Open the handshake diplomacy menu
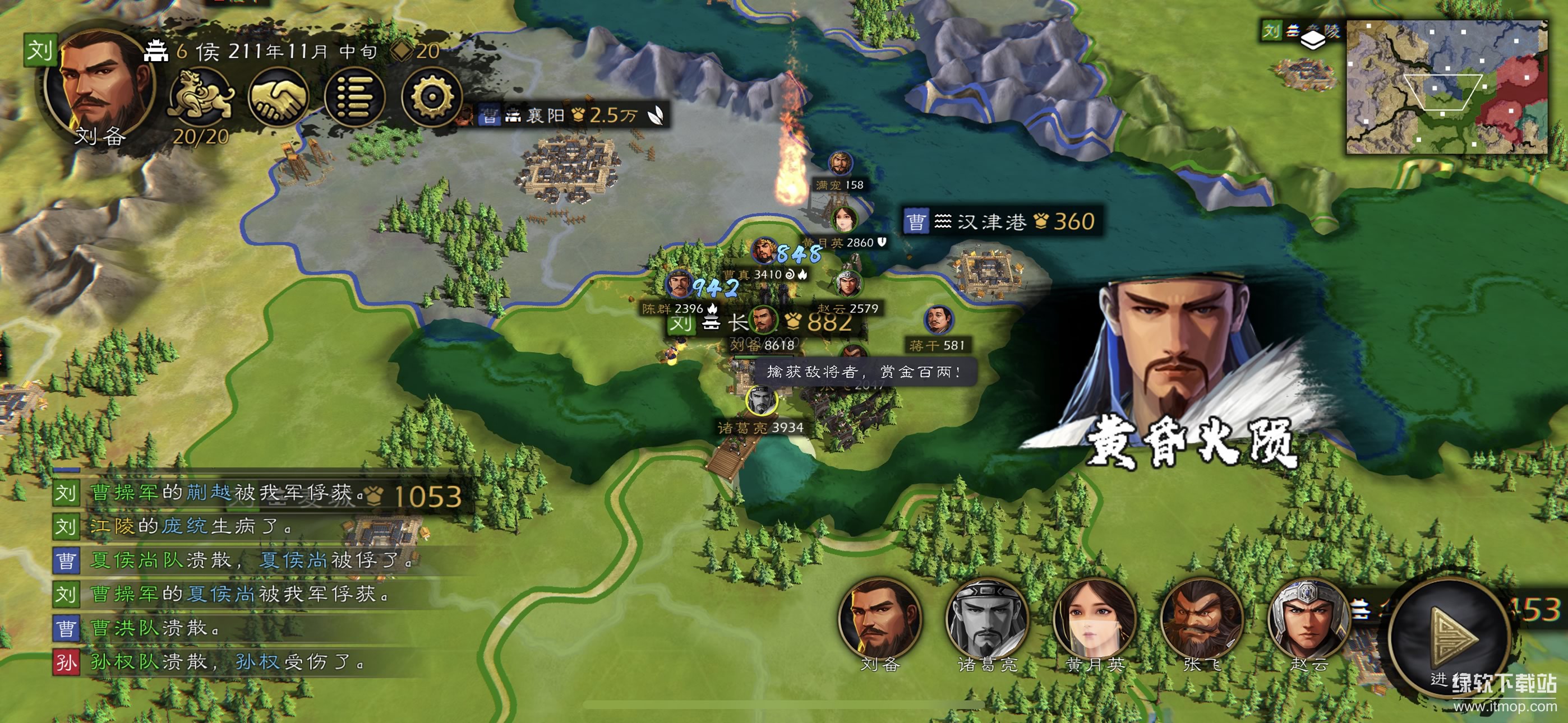The image size is (1568, 723). click(279, 98)
